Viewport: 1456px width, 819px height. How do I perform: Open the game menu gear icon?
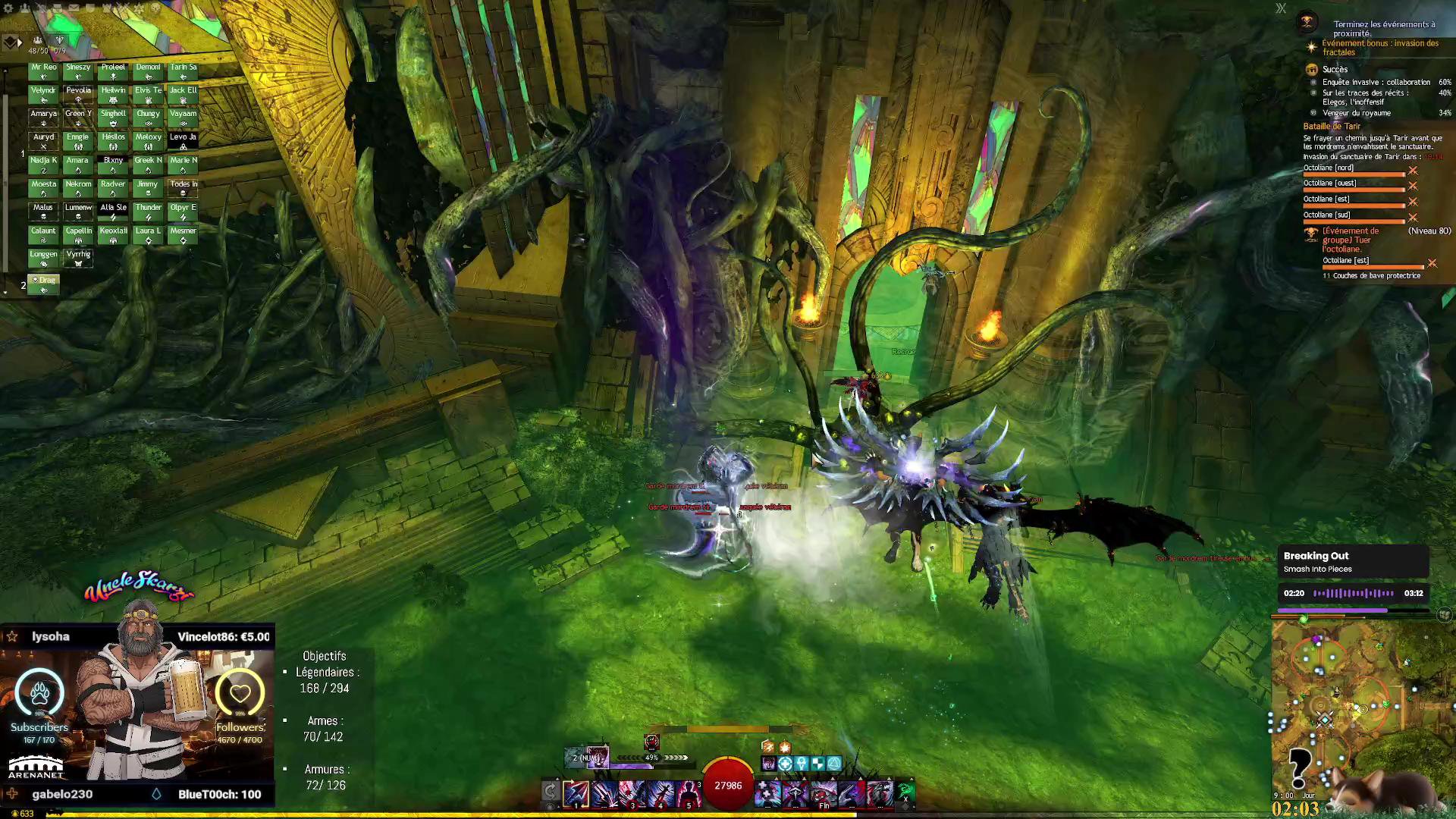9,8
